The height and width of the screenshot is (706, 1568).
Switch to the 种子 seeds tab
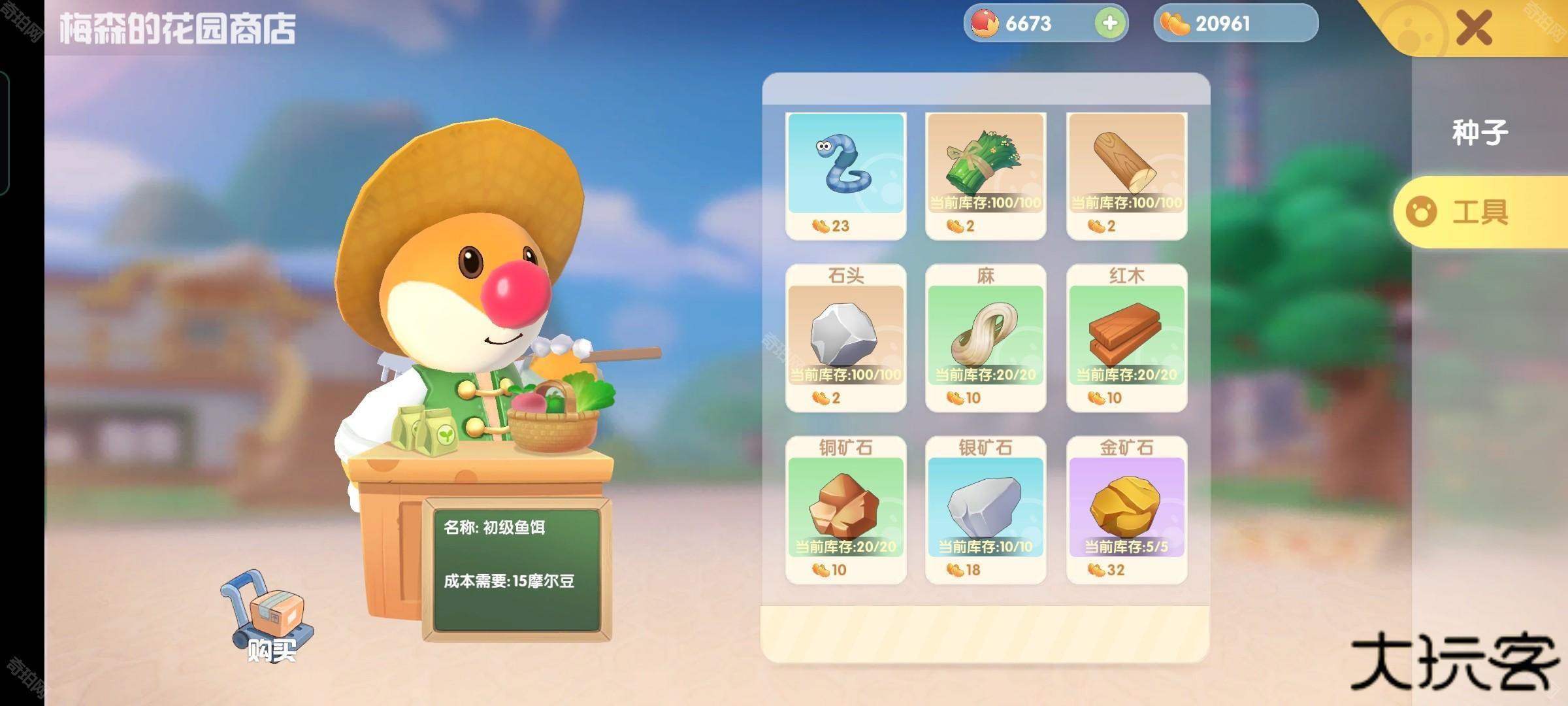(1480, 133)
